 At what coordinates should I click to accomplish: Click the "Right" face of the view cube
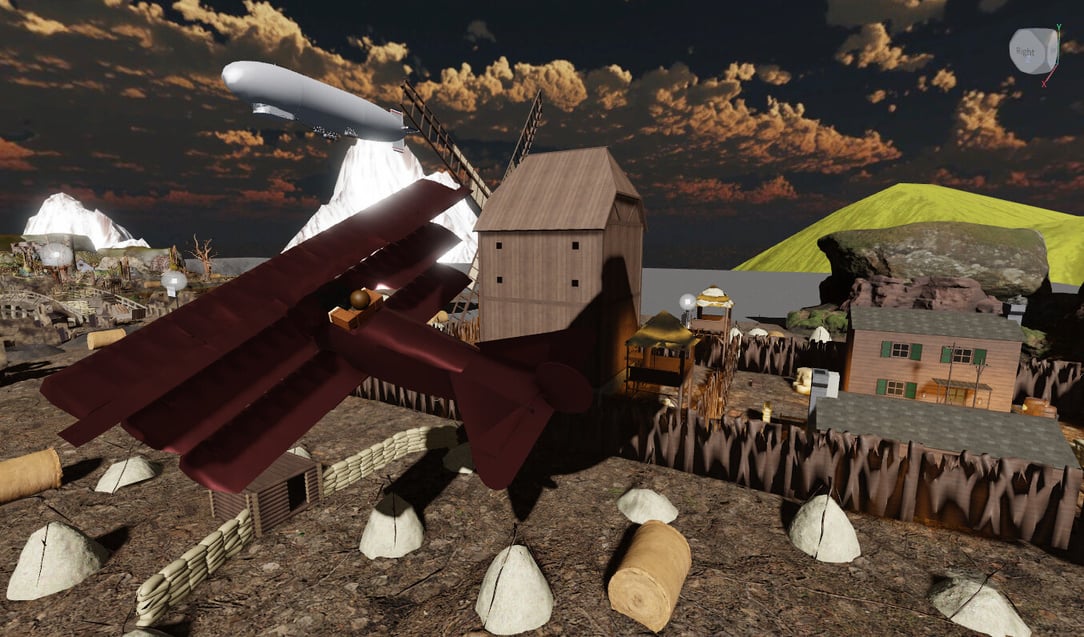pos(1026,51)
